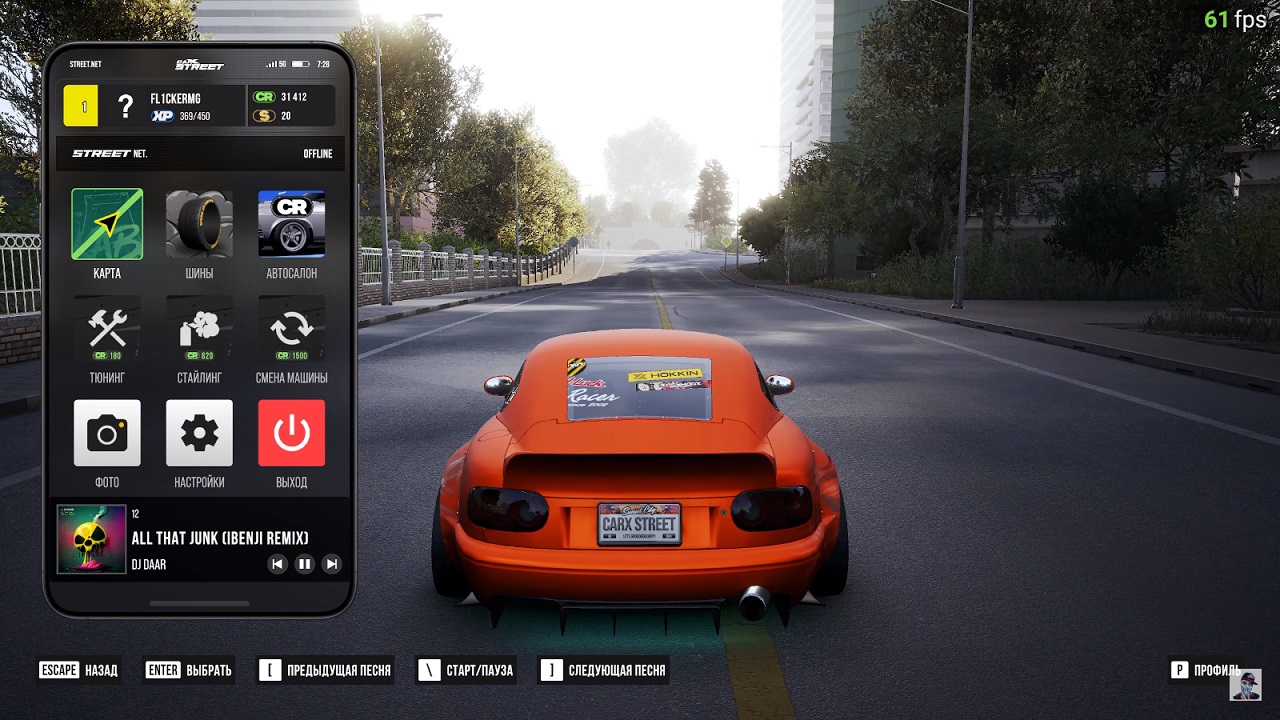
Task: Pause the current music track
Action: click(x=305, y=564)
